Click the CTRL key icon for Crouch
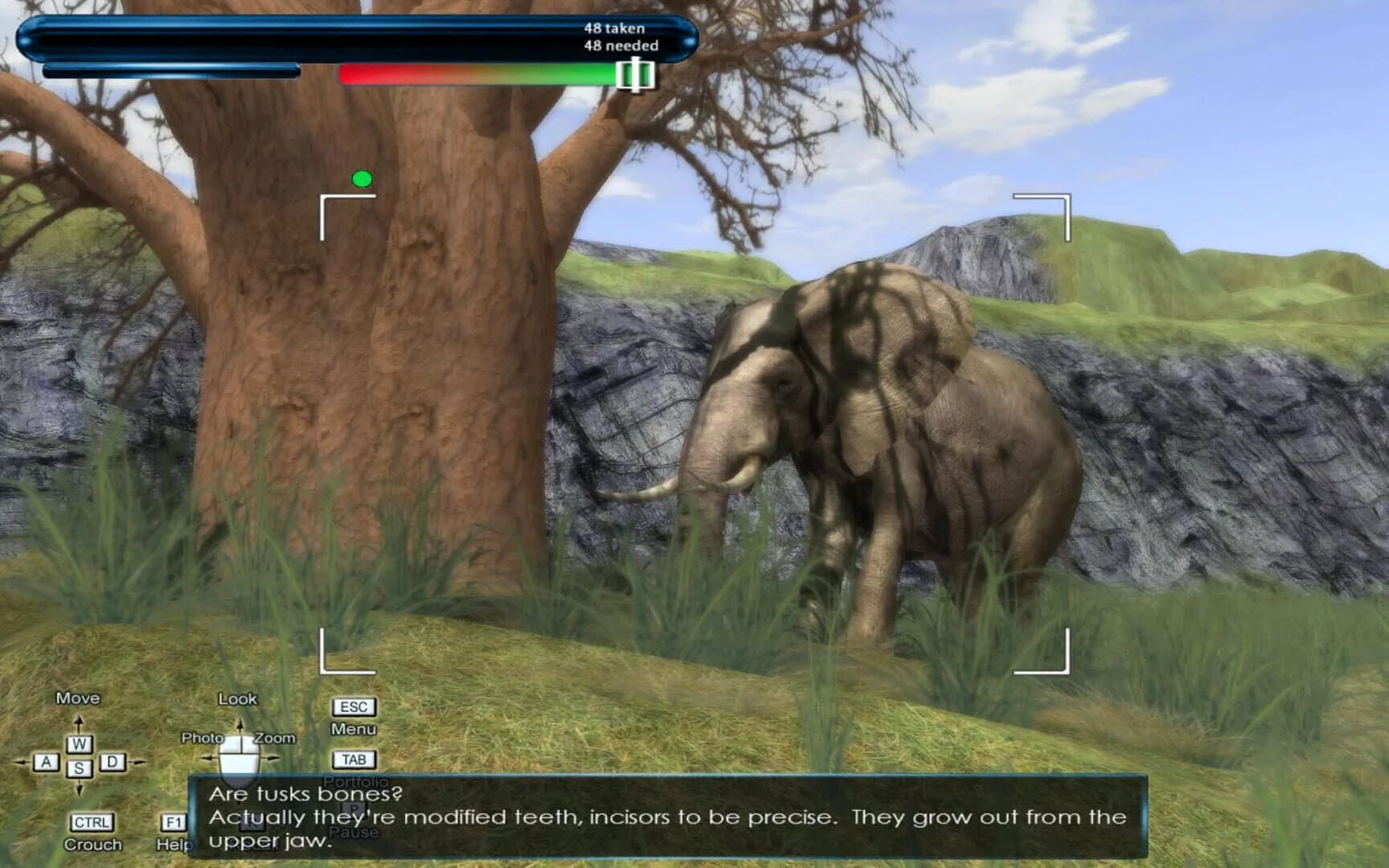This screenshot has width=1389, height=868. click(90, 822)
